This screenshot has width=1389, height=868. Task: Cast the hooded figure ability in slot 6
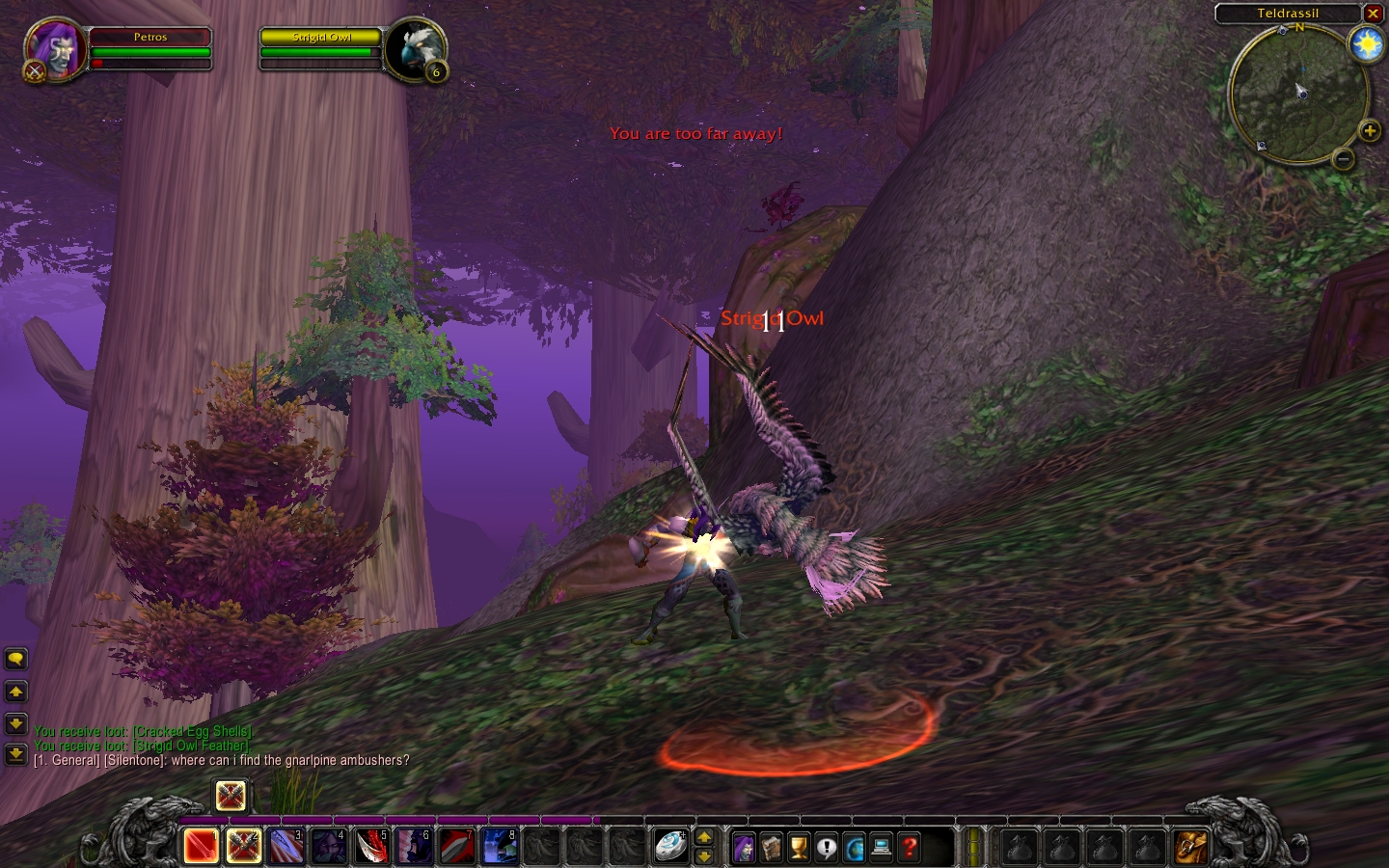414,846
